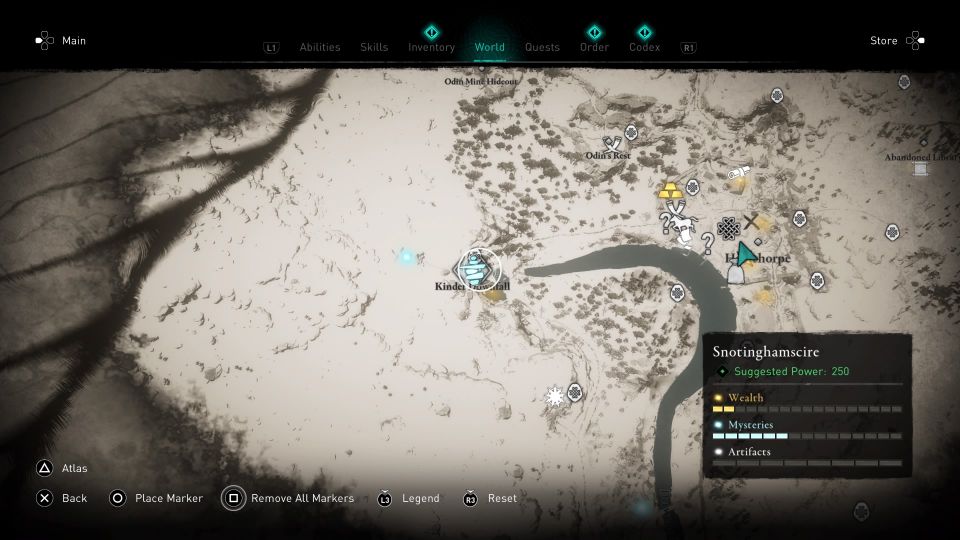
Task: Go to the Inventory tab
Action: click(x=431, y=47)
